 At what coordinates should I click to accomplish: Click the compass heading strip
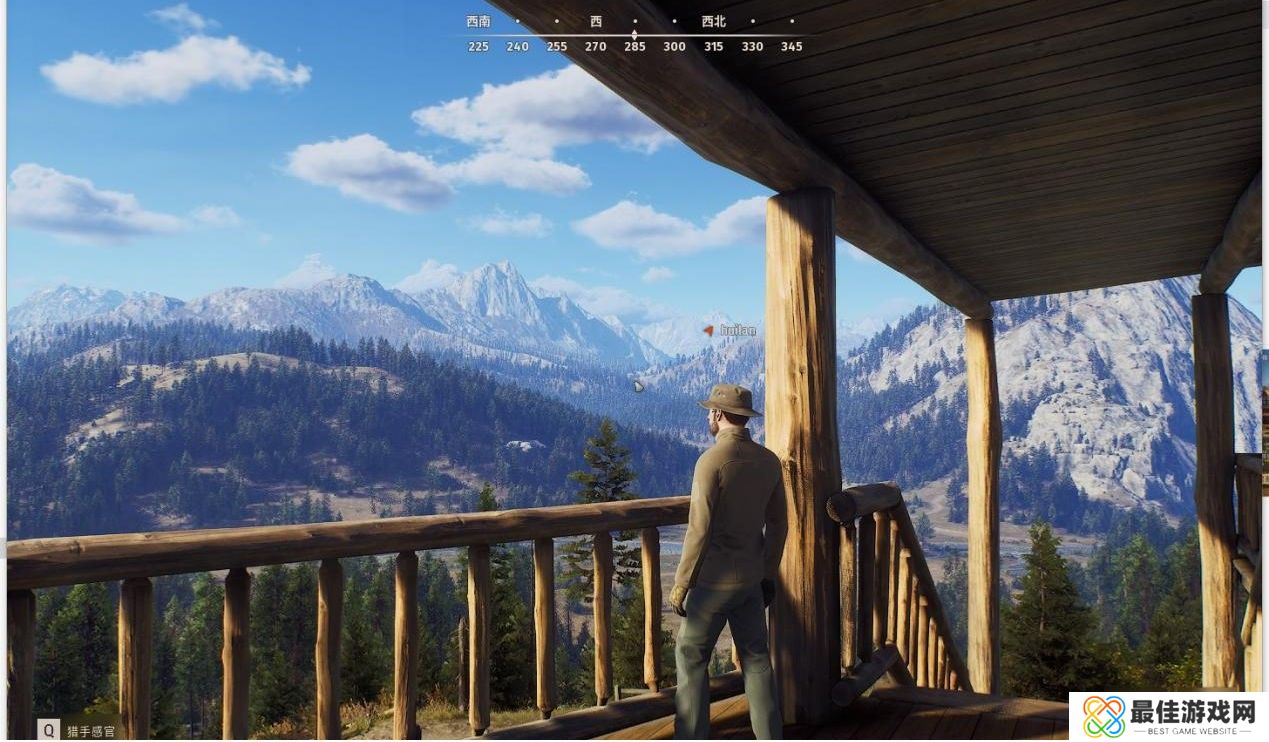click(634, 35)
